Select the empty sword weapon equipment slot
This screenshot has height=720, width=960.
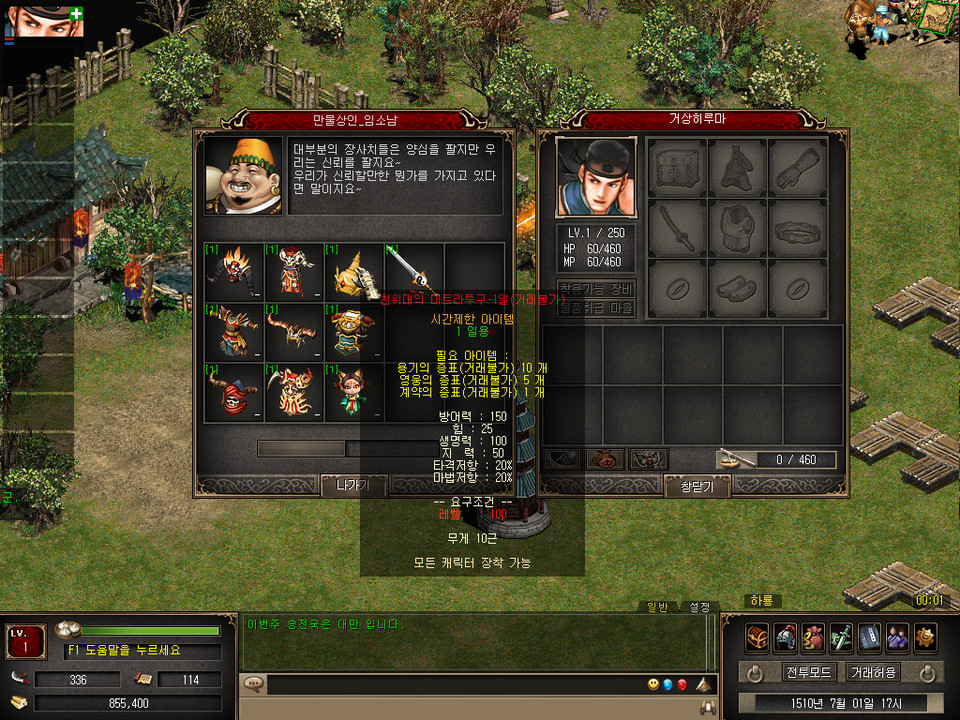[678, 228]
